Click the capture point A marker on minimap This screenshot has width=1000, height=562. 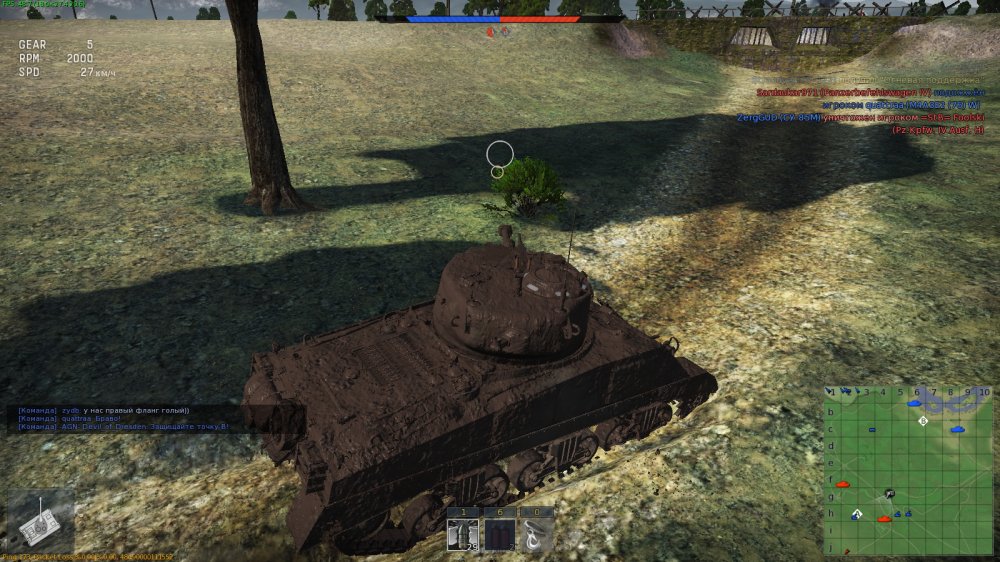pyautogui.click(x=857, y=514)
